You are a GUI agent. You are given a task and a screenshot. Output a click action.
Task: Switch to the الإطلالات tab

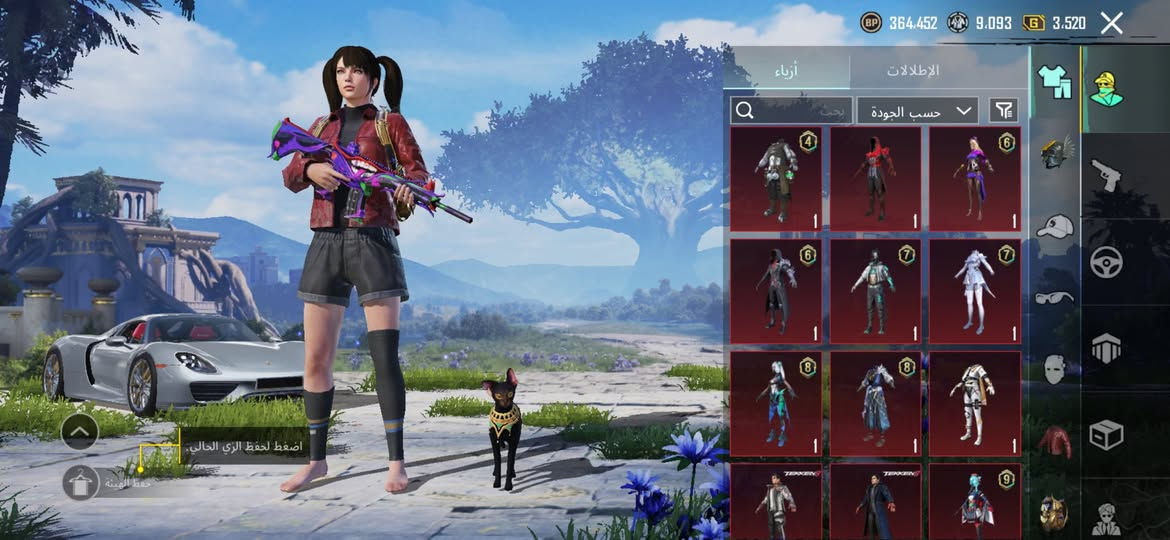tap(913, 71)
